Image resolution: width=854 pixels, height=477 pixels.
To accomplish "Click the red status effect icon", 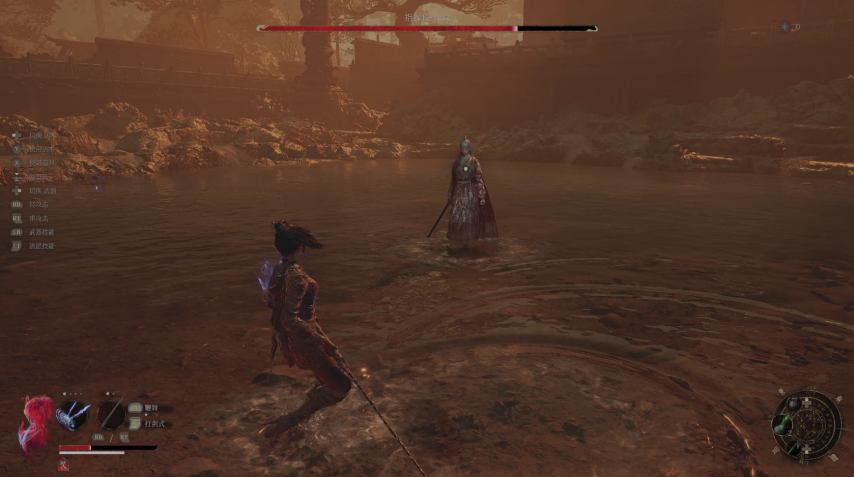I will tap(63, 466).
